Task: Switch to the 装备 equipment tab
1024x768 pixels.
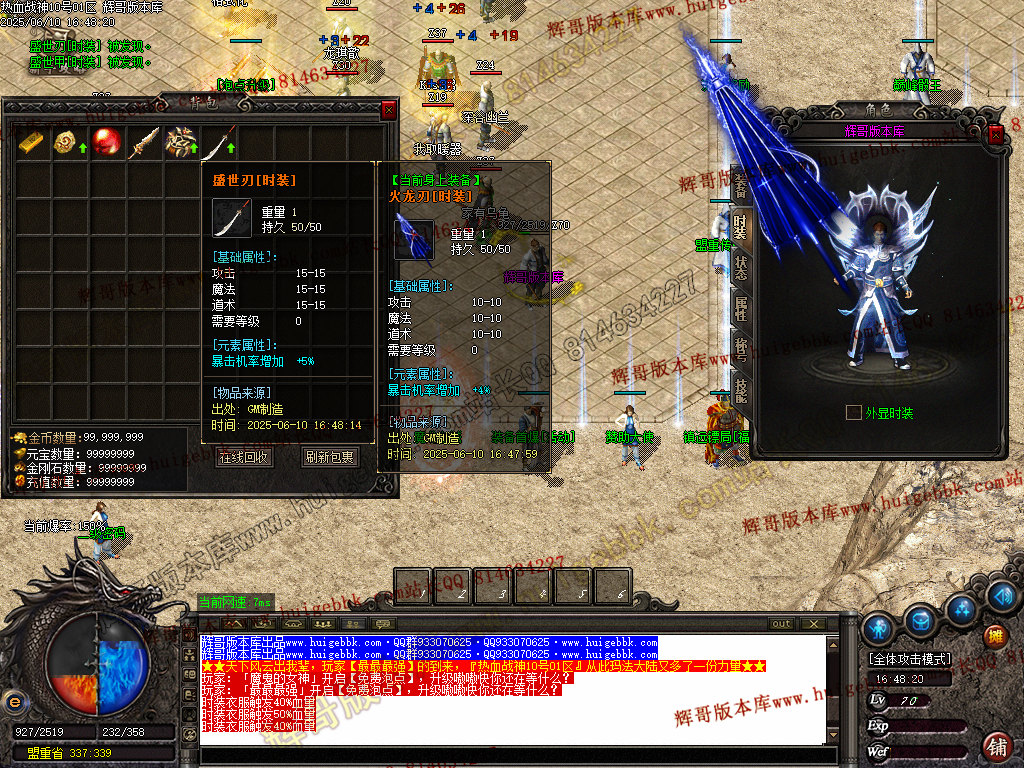Action: coord(740,185)
